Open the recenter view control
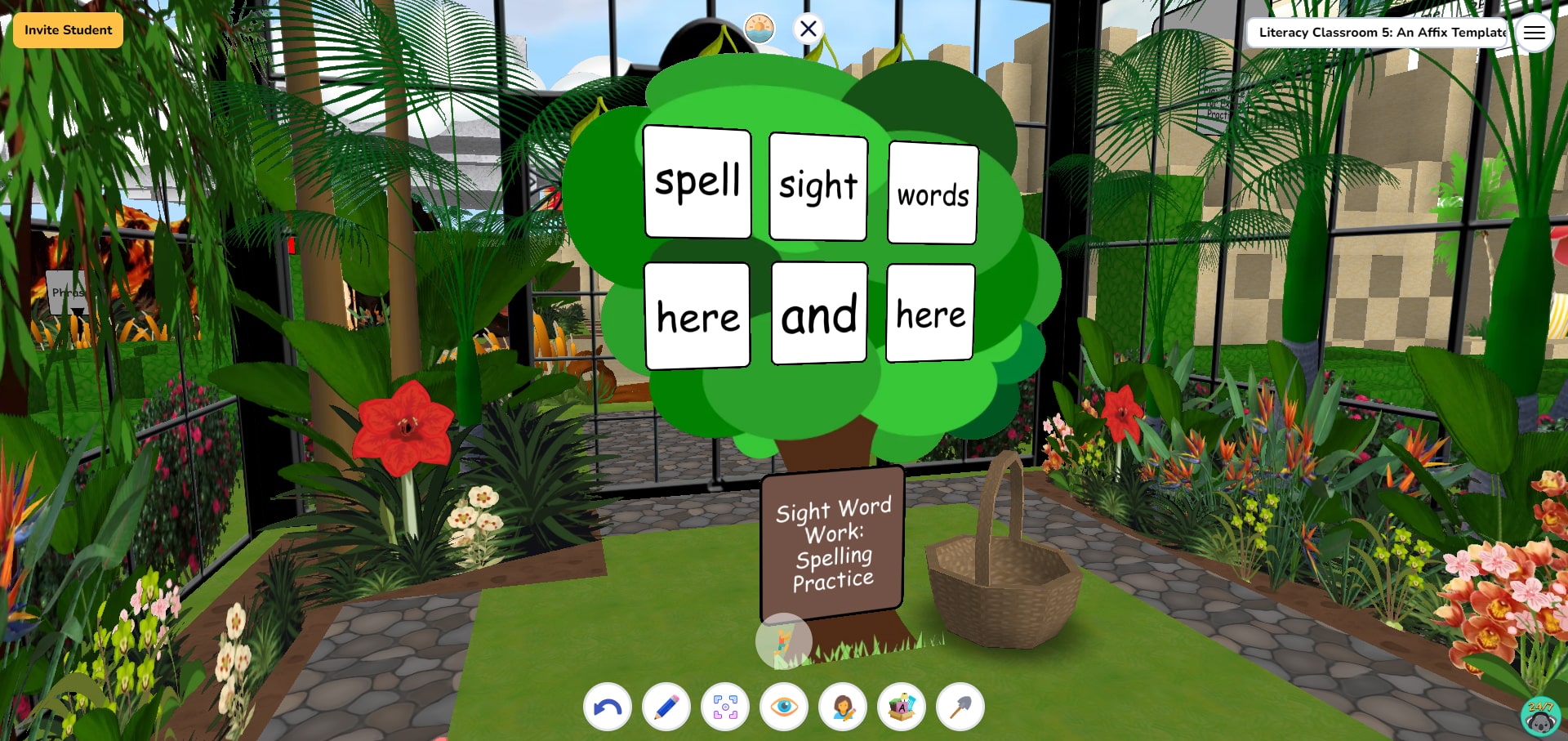The height and width of the screenshot is (741, 1568). pos(725,707)
